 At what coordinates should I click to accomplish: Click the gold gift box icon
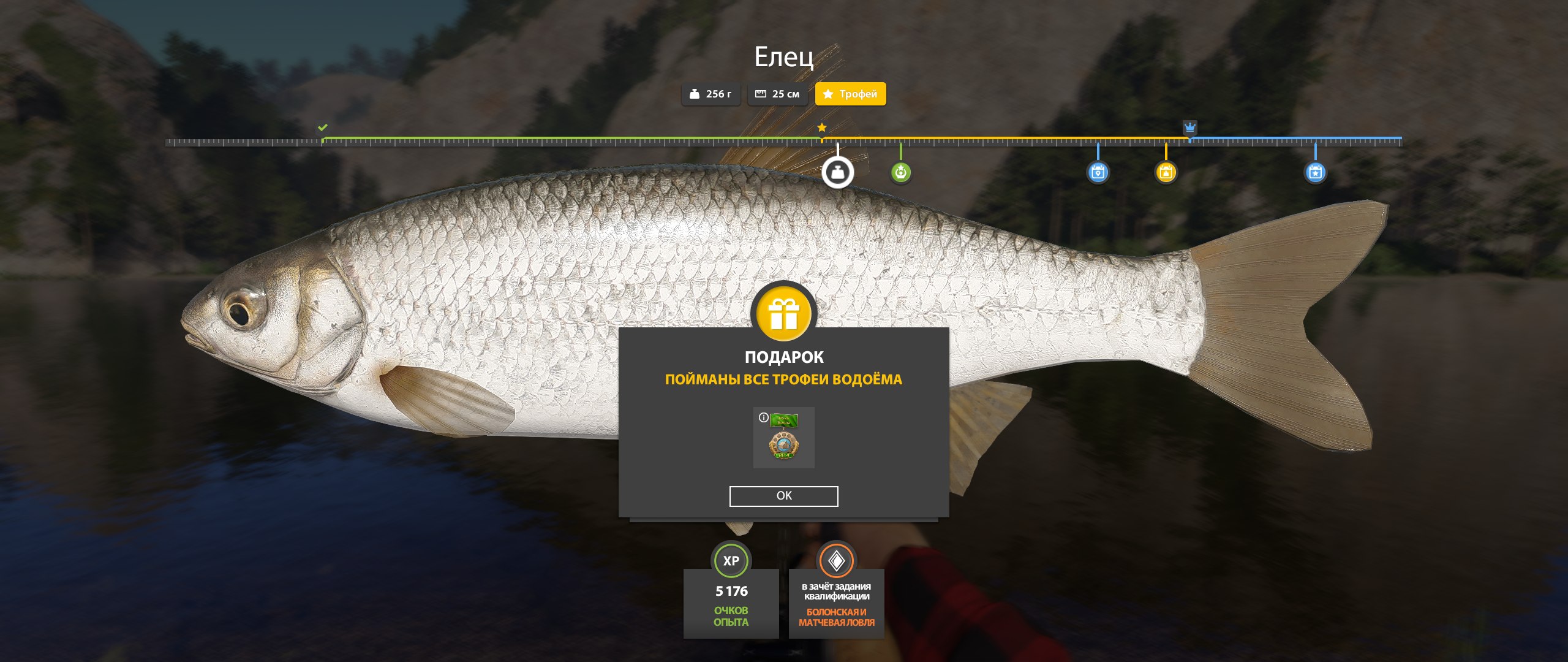point(784,313)
